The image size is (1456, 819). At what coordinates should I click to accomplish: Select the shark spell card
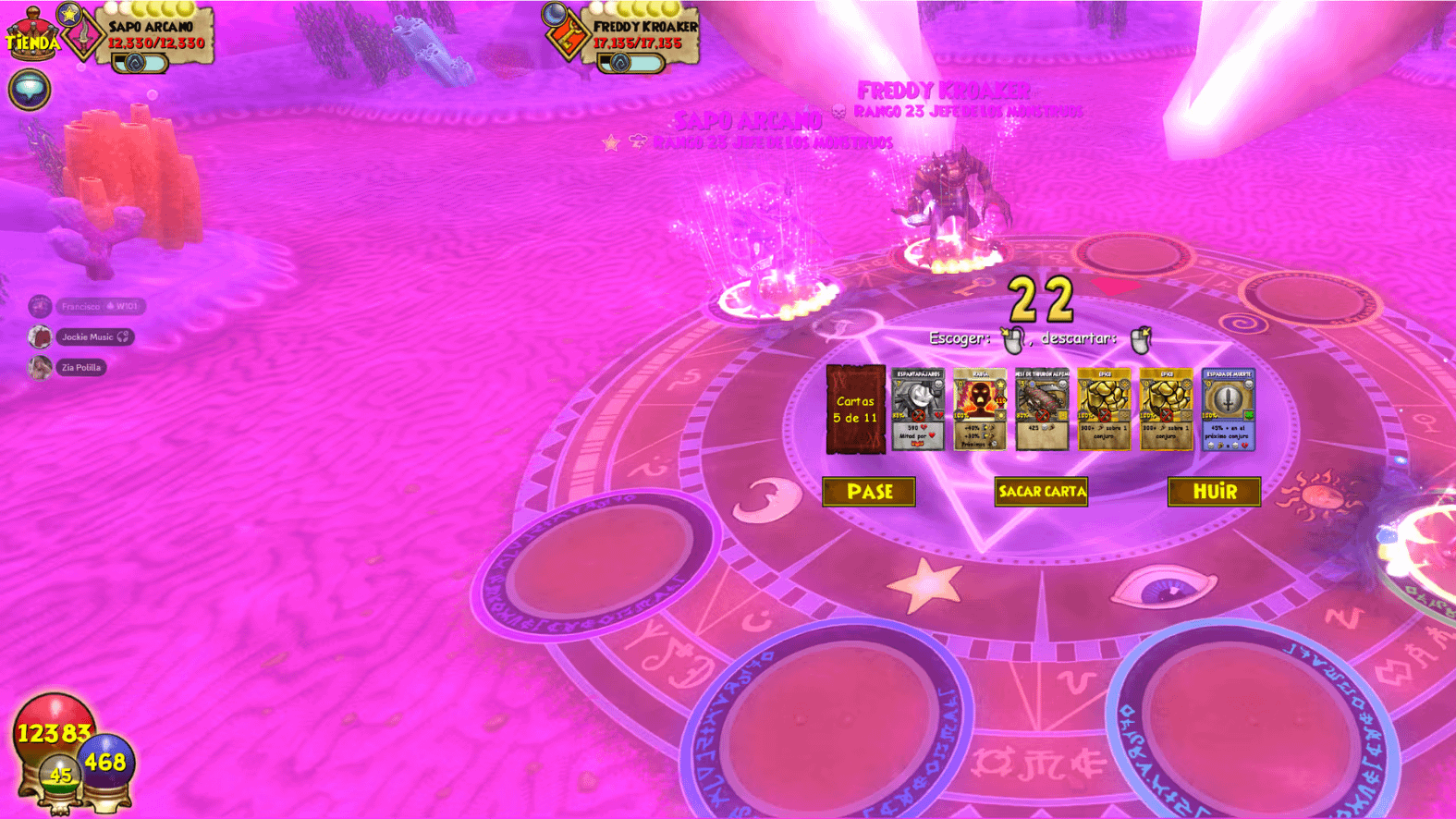coord(1042,409)
